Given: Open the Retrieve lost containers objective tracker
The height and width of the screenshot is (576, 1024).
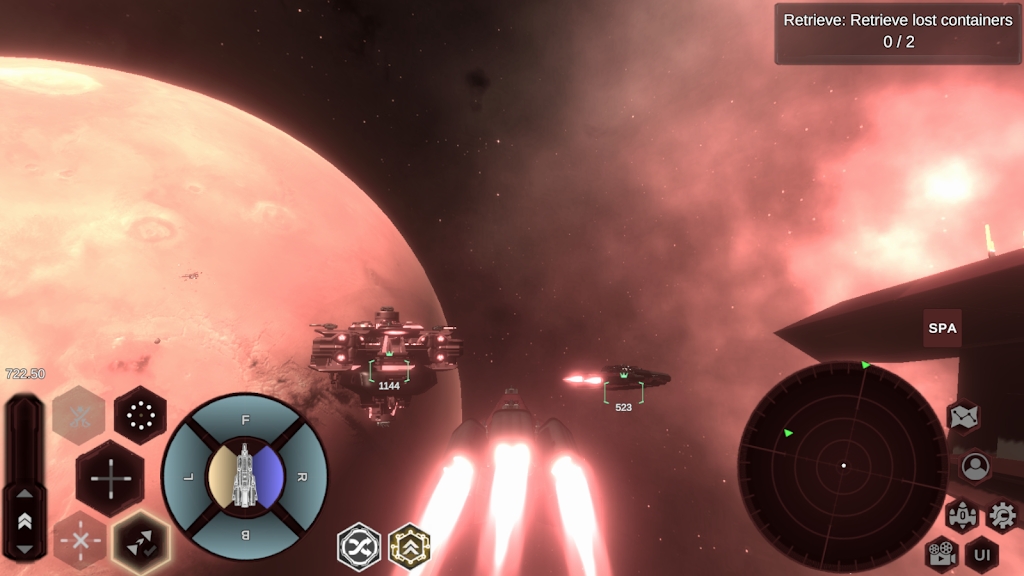Looking at the screenshot, I should point(897,32).
